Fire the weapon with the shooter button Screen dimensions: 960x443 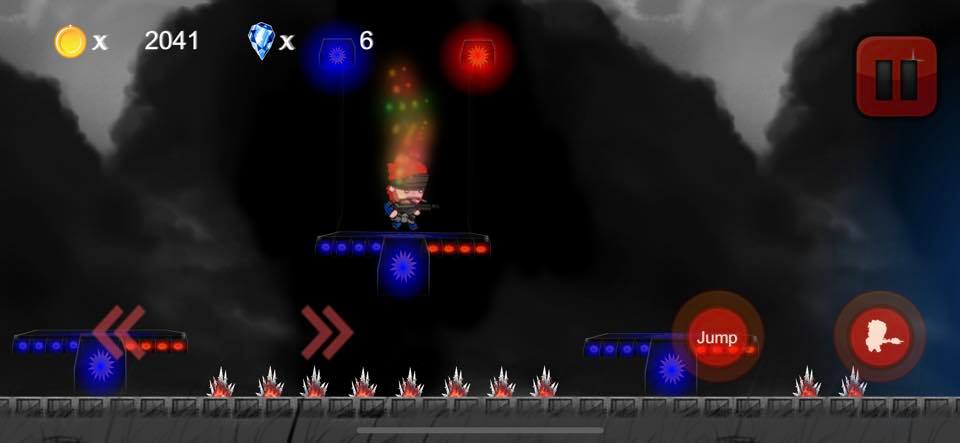pyautogui.click(x=880, y=337)
